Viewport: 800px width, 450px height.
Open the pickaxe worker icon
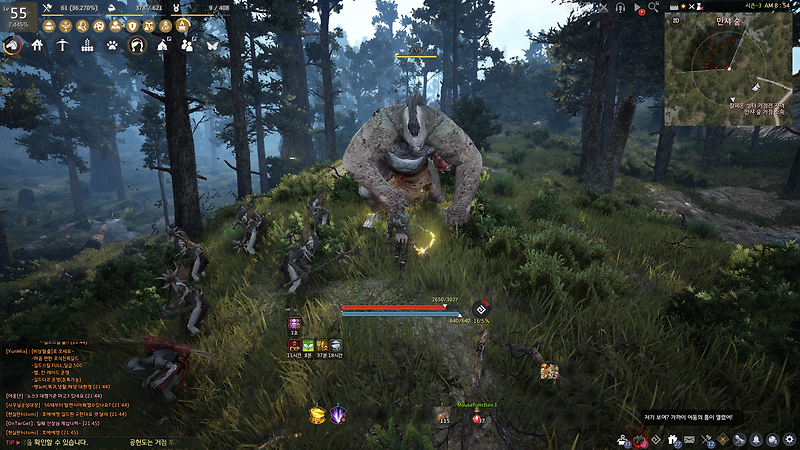[x=62, y=45]
